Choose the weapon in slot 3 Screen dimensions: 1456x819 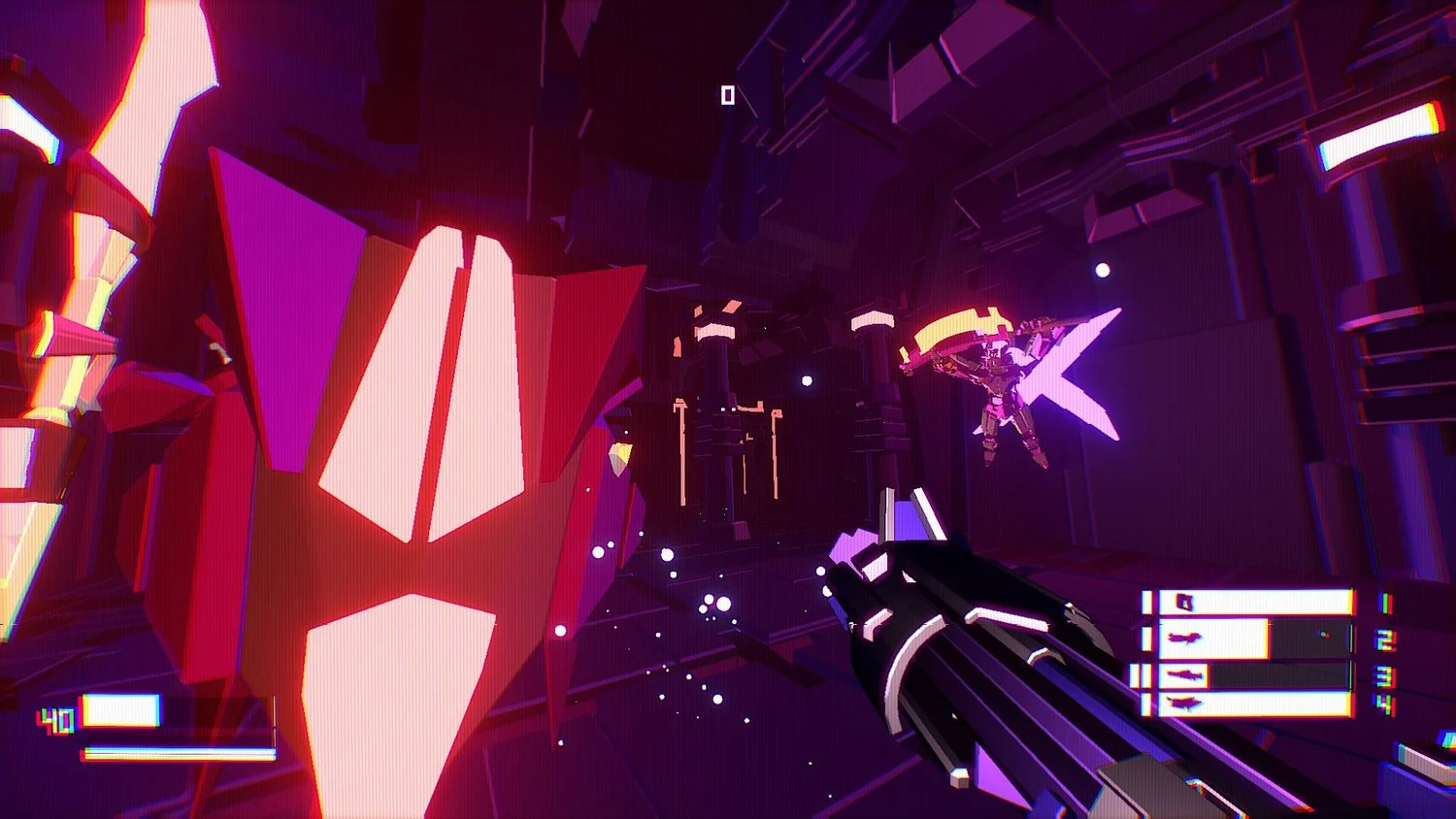point(1247,675)
